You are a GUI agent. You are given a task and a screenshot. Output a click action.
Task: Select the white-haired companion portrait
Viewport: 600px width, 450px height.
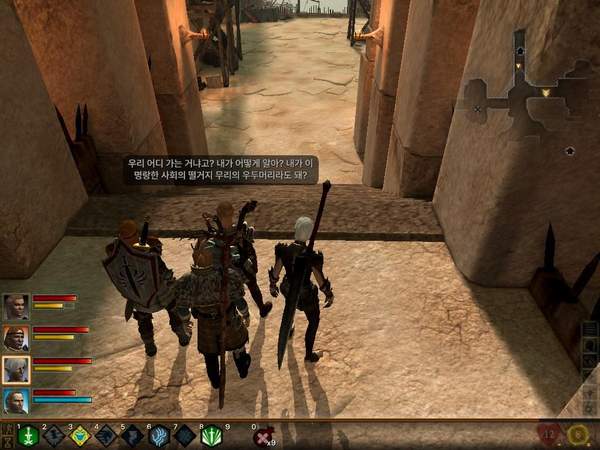[x=16, y=369]
